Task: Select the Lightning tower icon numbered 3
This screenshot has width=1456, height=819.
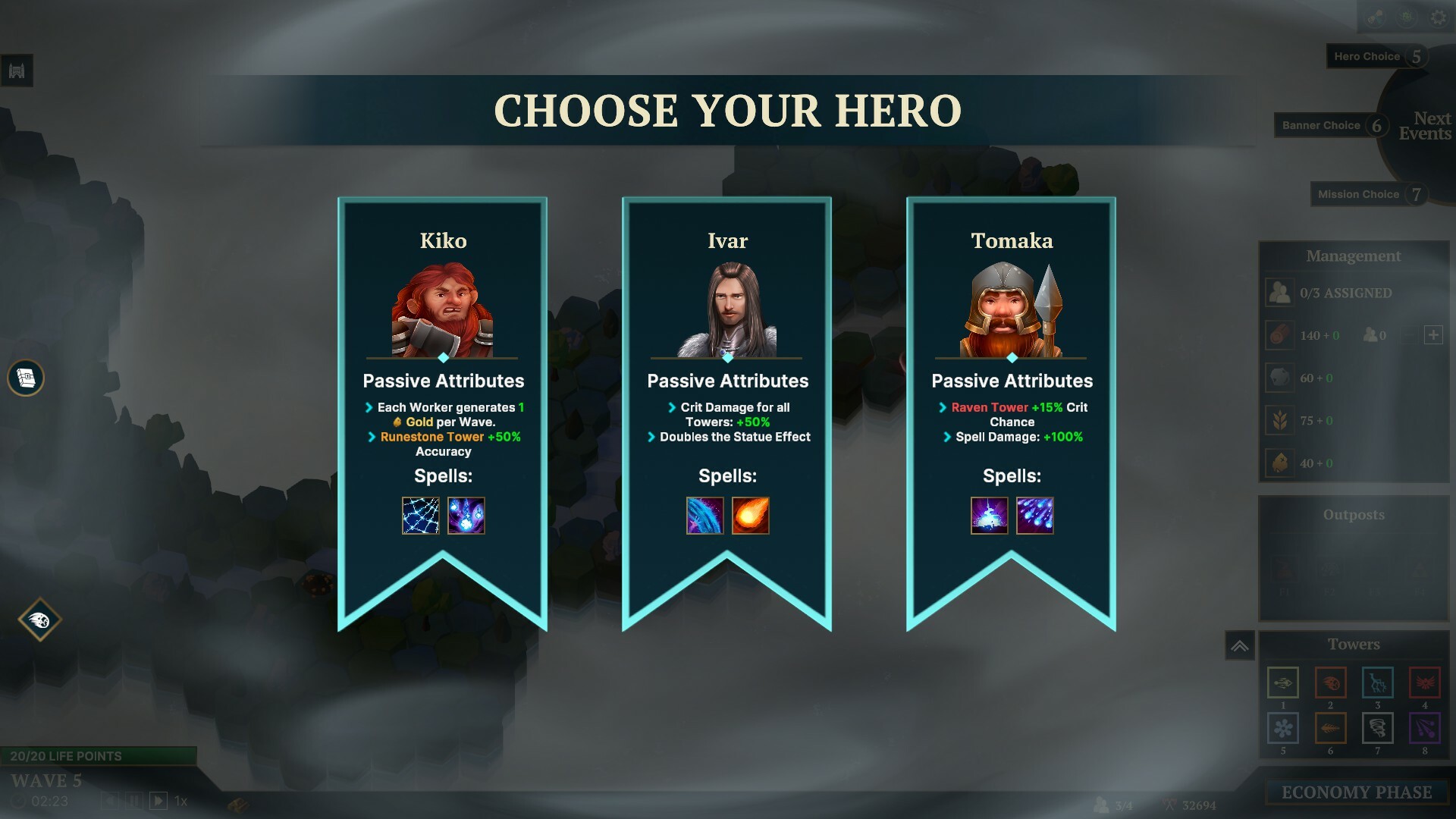Action: [x=1377, y=682]
